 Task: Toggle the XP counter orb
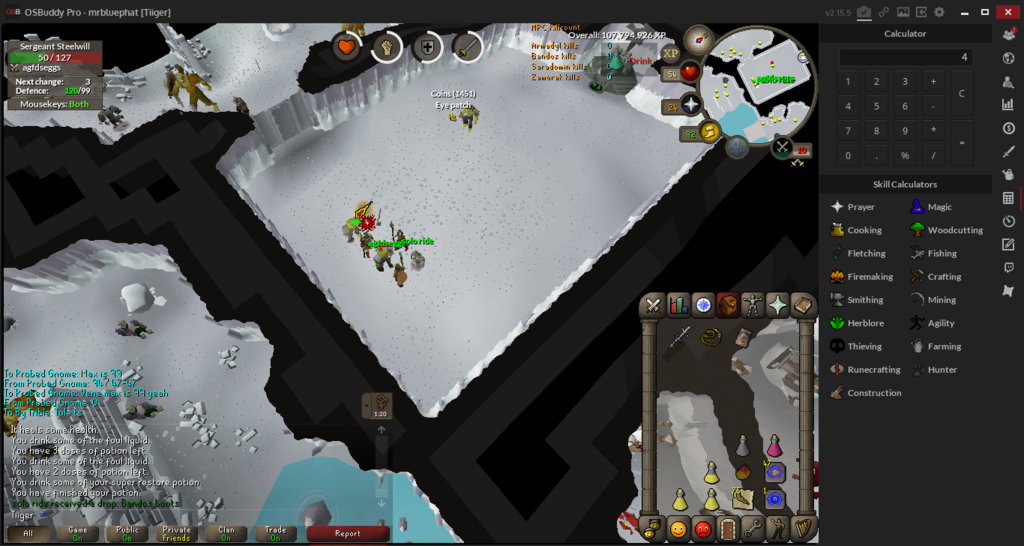(670, 53)
